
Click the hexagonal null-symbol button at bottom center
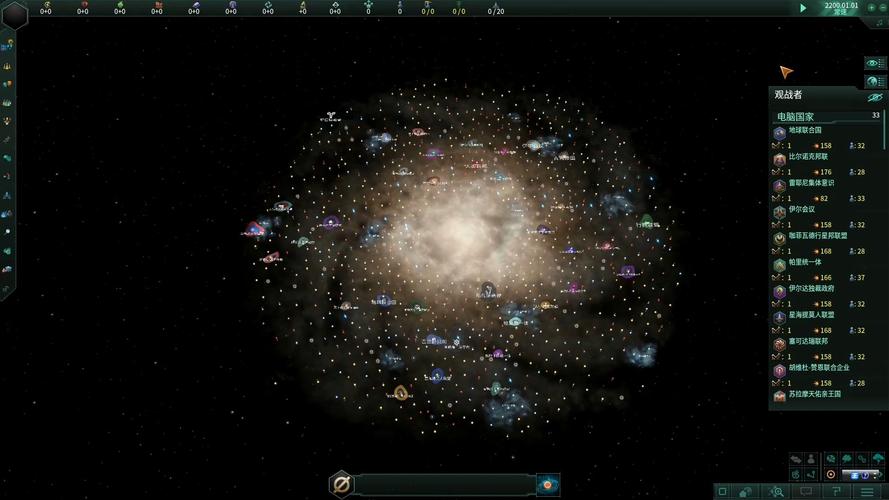point(341,485)
